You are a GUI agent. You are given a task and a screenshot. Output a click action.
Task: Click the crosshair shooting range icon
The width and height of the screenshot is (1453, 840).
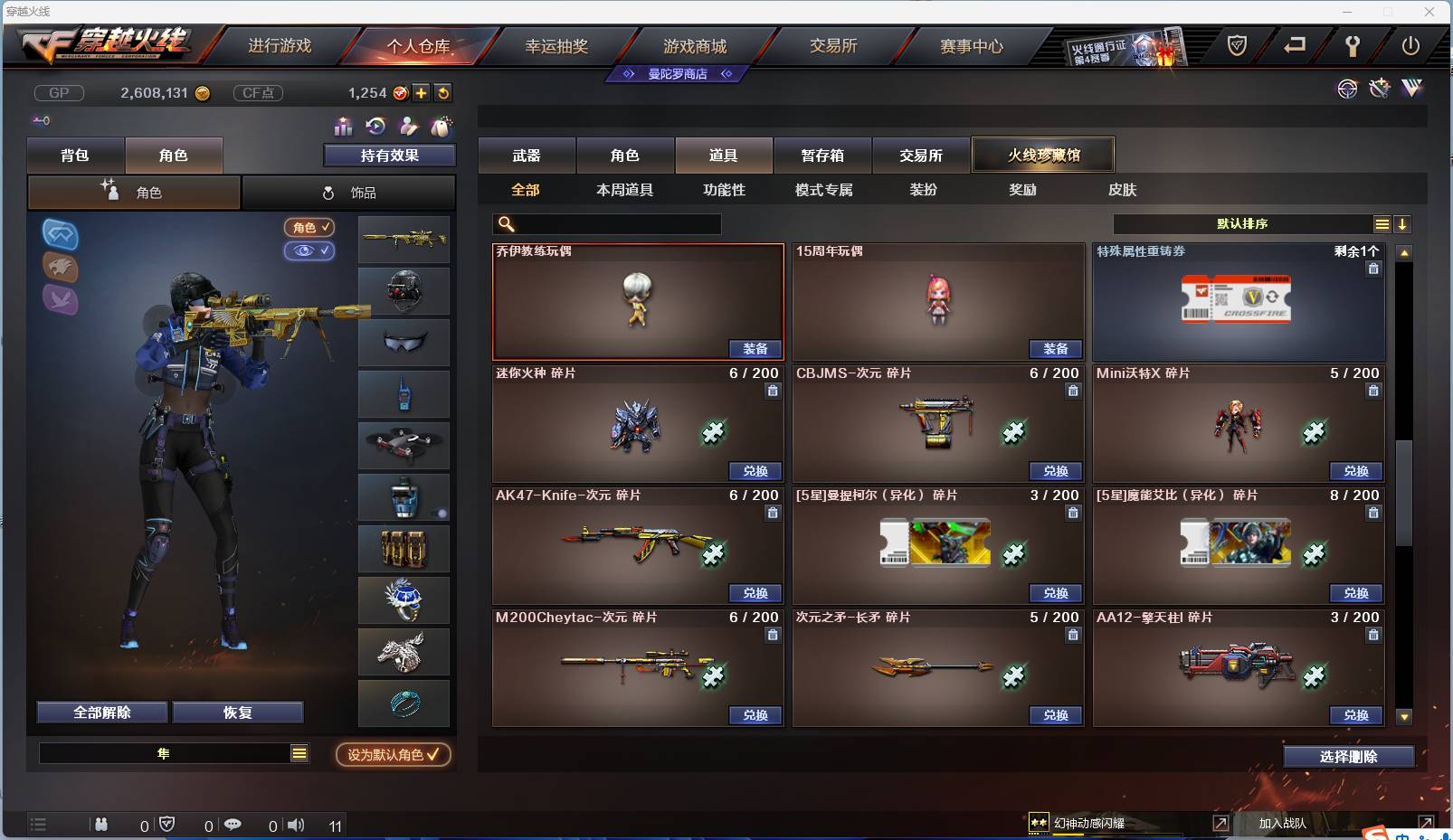[1347, 89]
